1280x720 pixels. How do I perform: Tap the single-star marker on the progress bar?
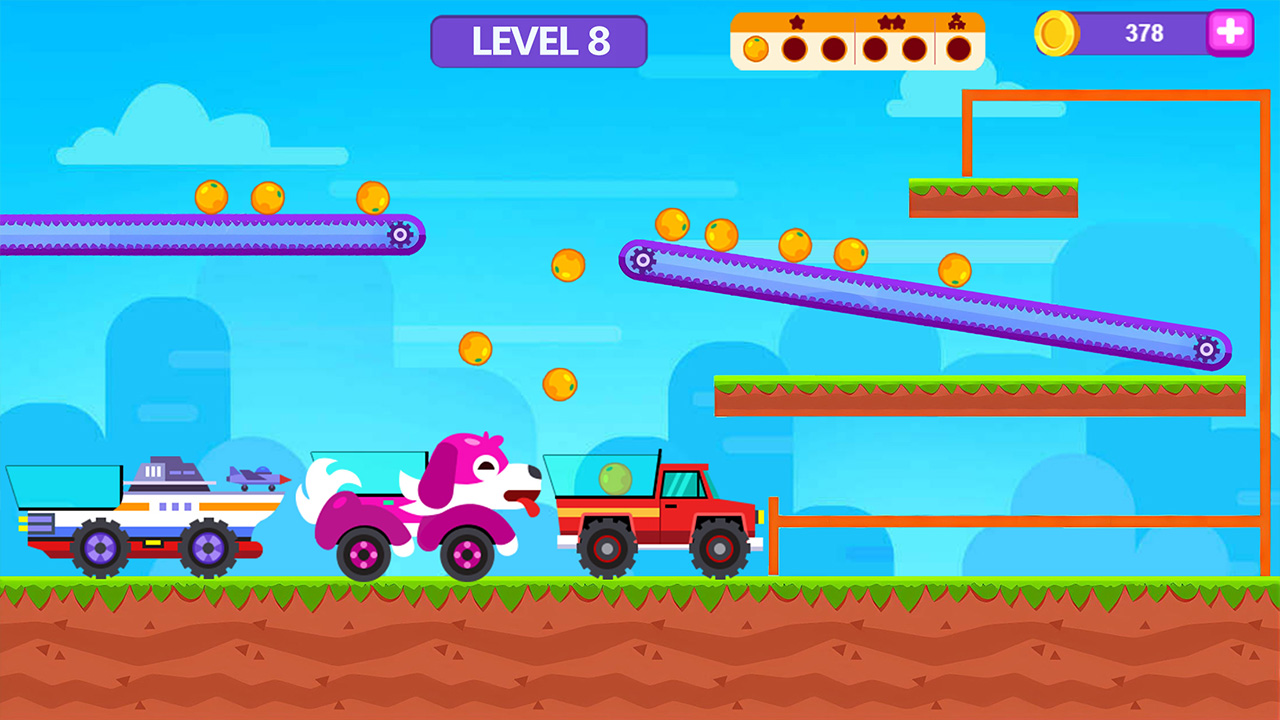797,21
